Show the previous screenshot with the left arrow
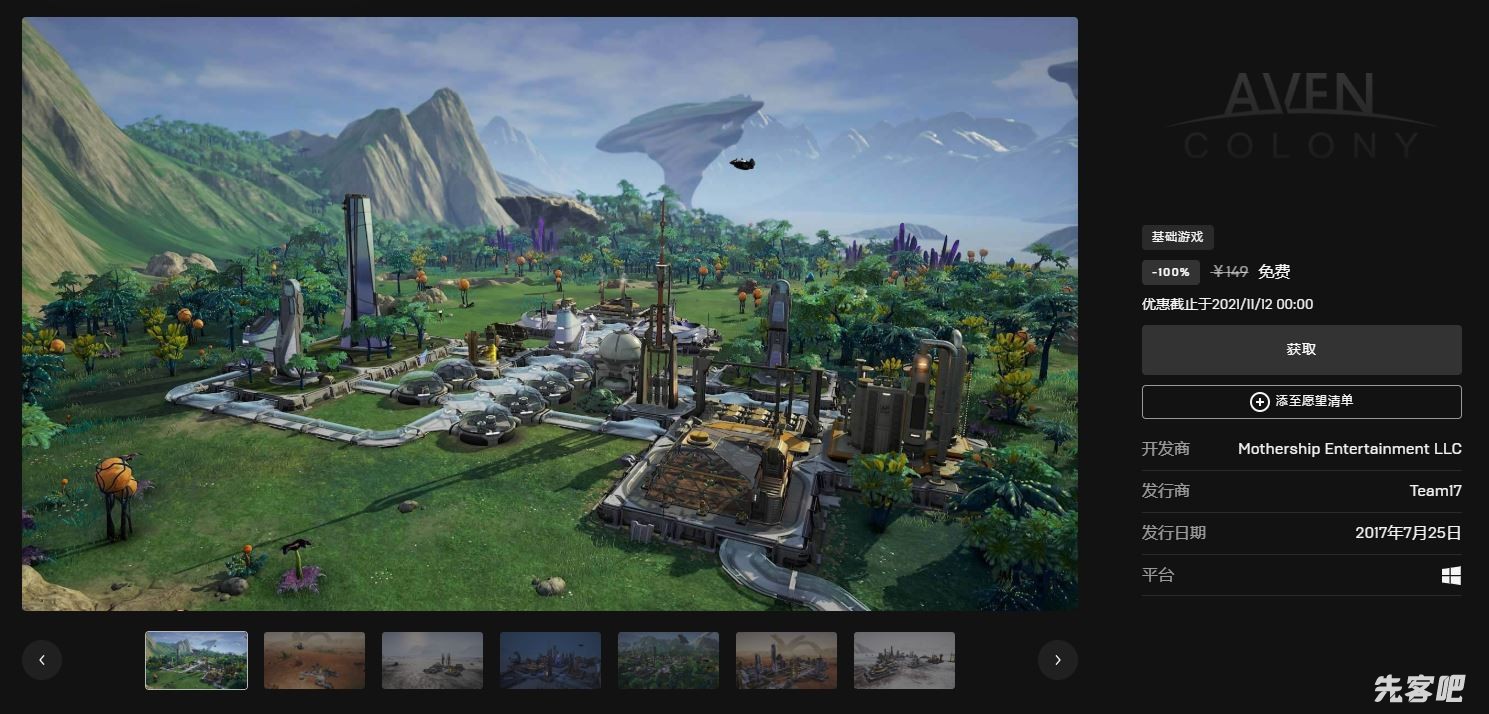This screenshot has height=714, width=1489. click(x=42, y=660)
